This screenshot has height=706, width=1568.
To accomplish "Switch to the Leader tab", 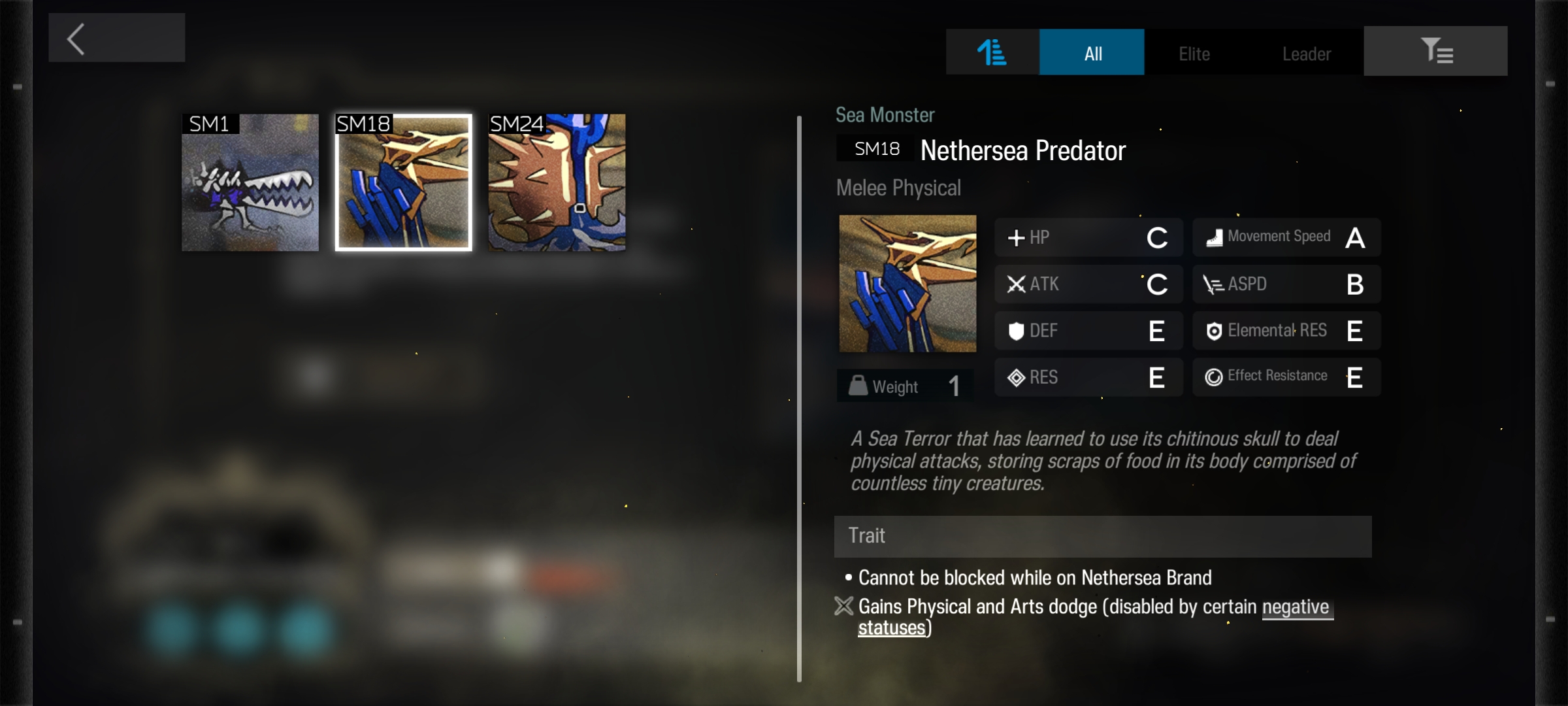I will tap(1306, 54).
